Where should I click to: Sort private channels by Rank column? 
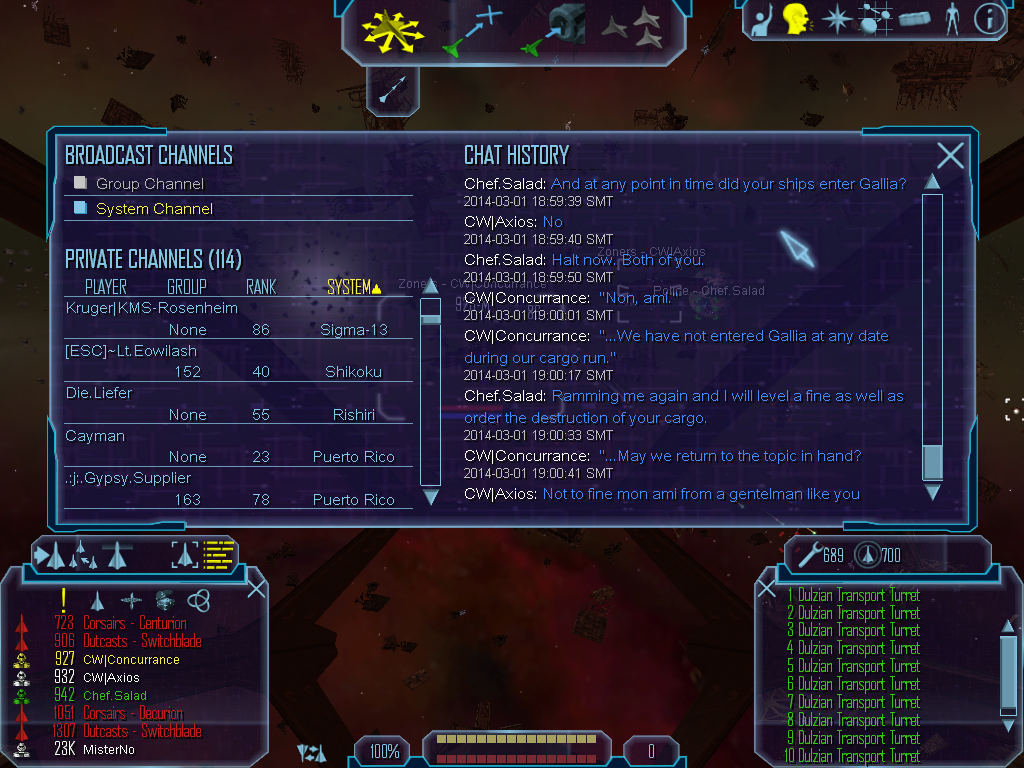point(261,288)
